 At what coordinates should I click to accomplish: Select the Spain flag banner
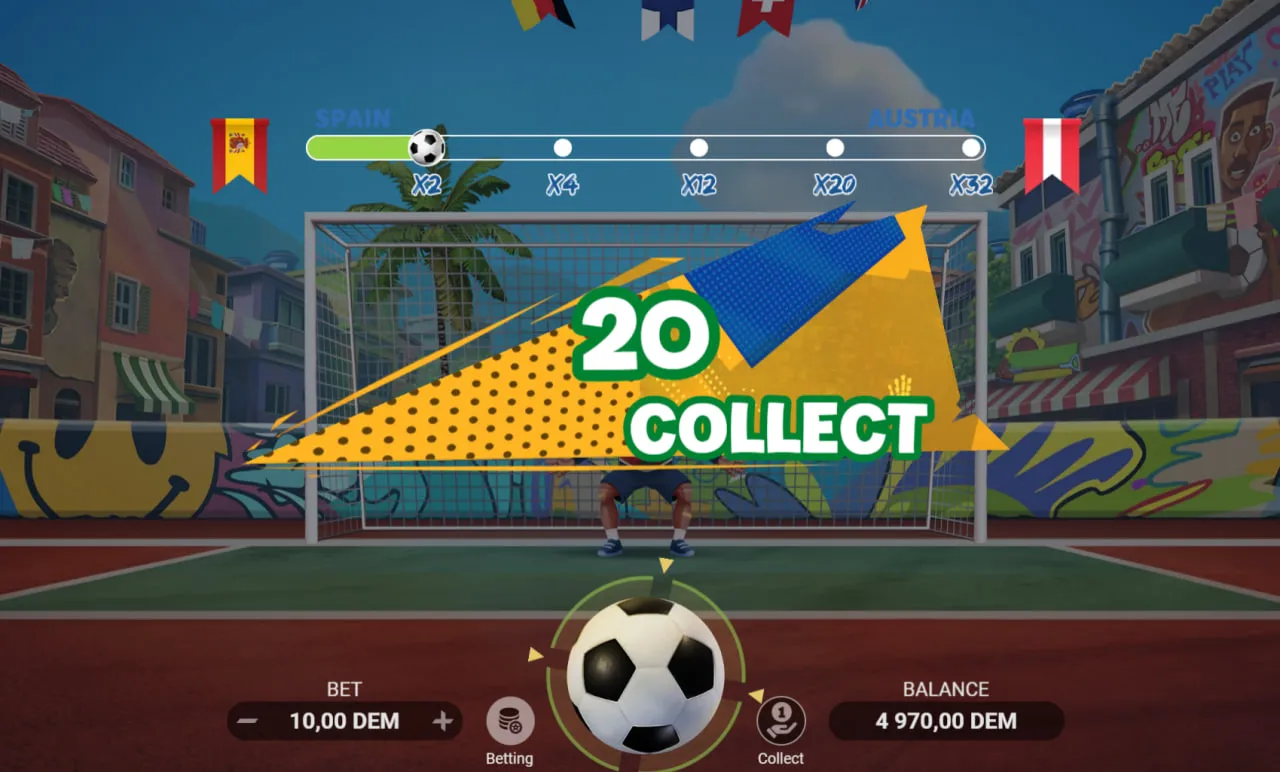pos(239,150)
